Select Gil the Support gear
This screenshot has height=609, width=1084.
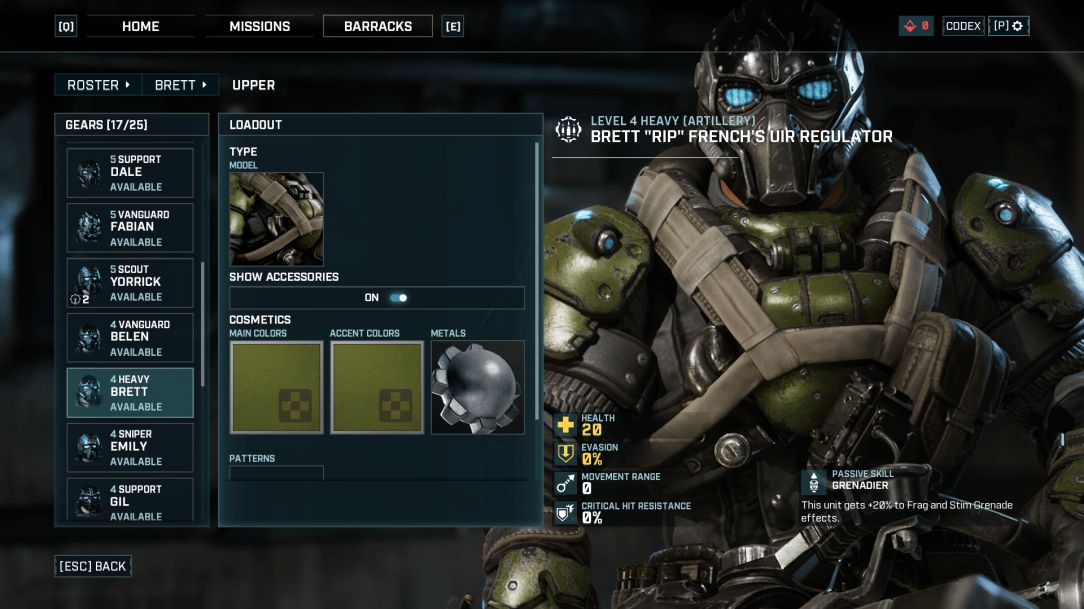click(130, 502)
